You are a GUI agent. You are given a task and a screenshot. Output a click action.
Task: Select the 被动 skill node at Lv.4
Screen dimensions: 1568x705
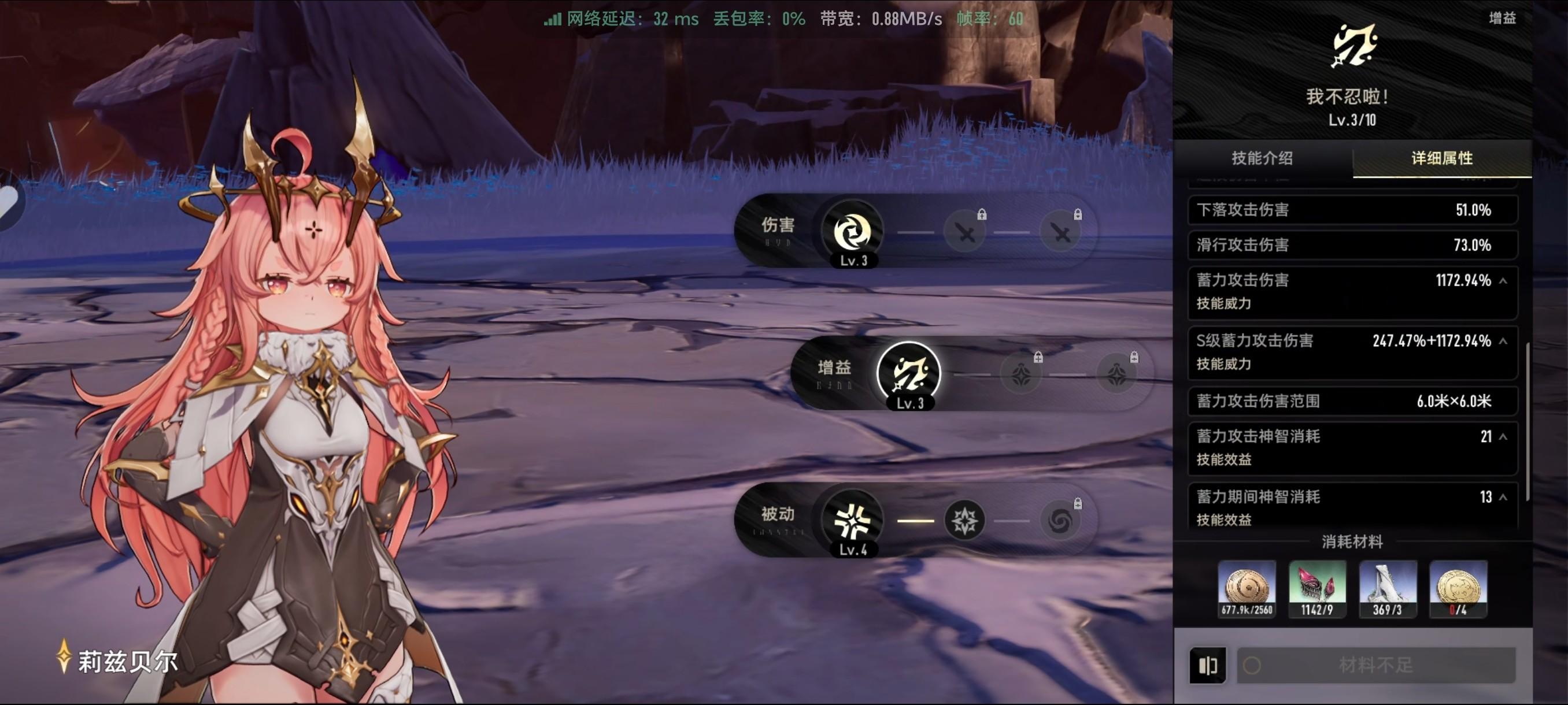(852, 520)
